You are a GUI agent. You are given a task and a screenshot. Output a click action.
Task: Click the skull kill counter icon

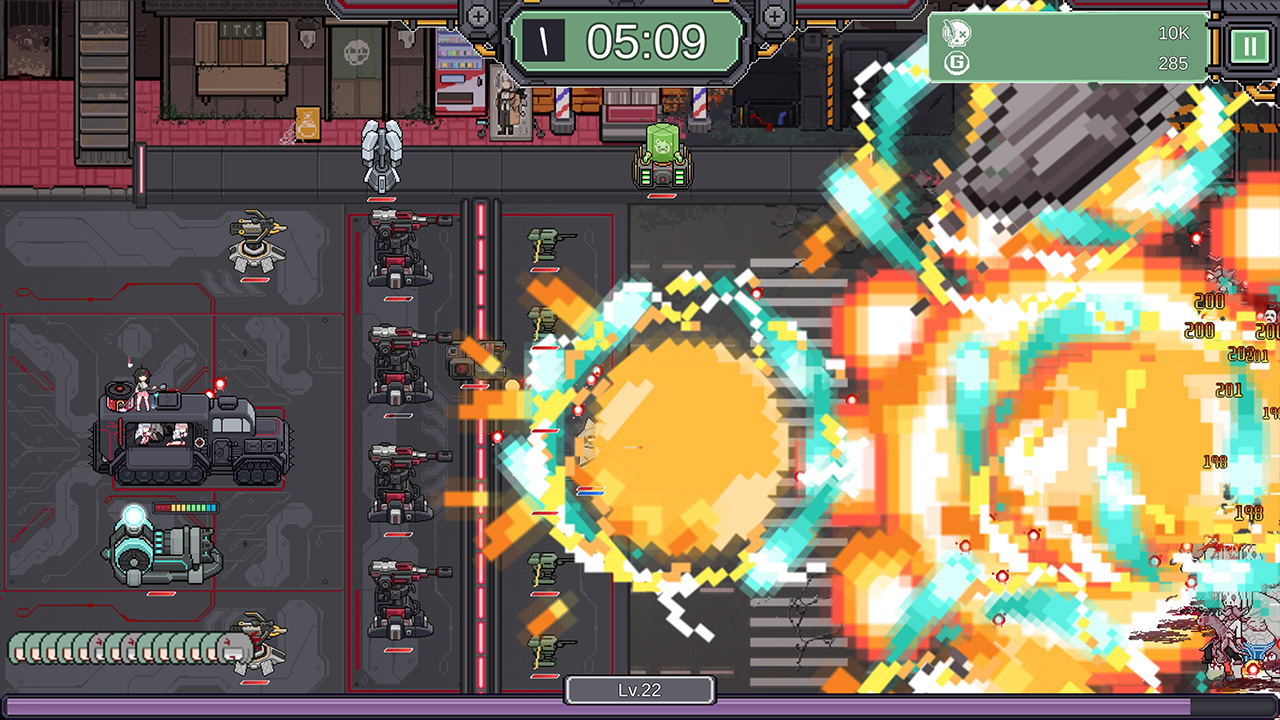tap(958, 31)
